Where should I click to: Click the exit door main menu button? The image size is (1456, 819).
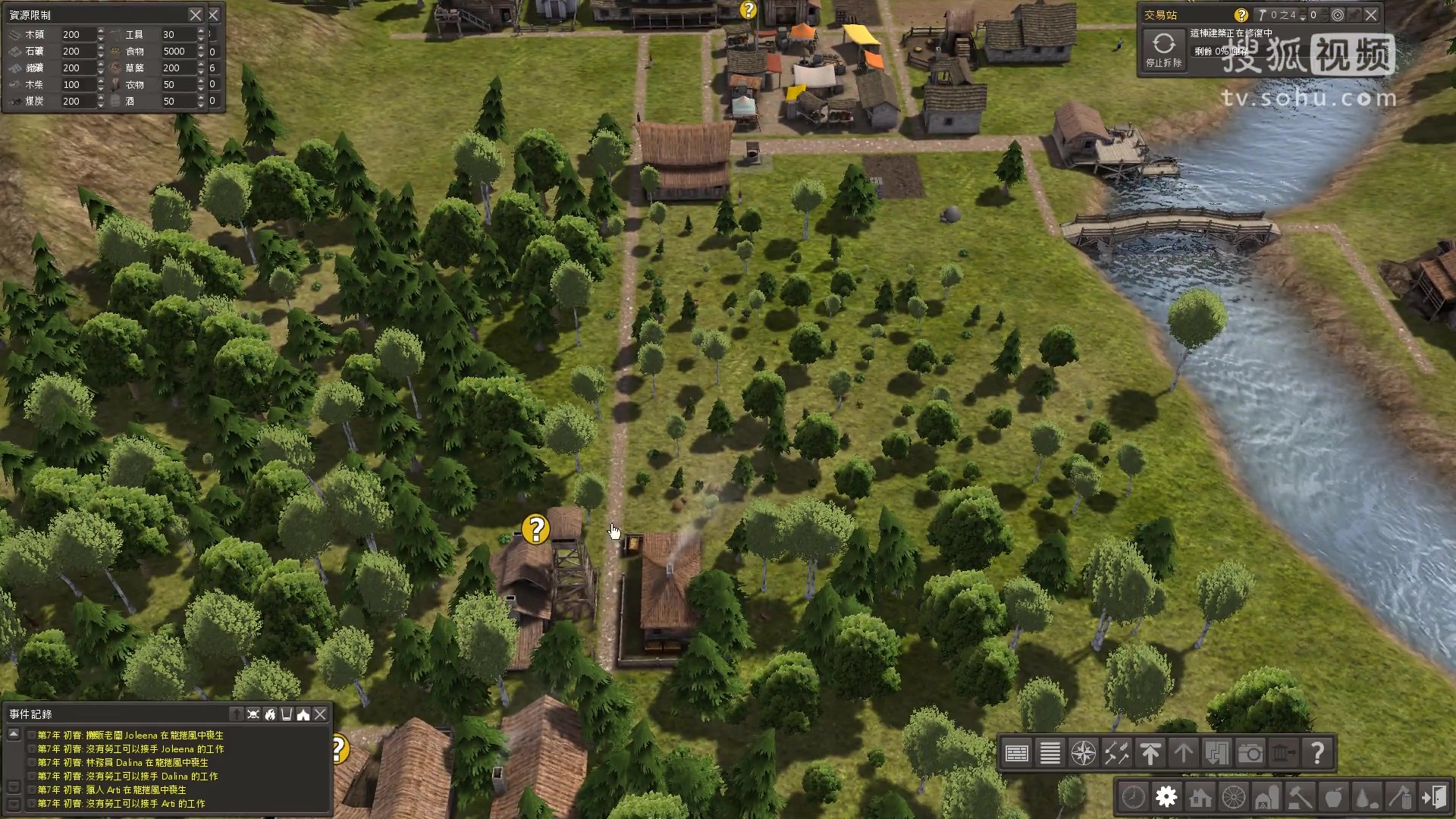(x=1434, y=797)
